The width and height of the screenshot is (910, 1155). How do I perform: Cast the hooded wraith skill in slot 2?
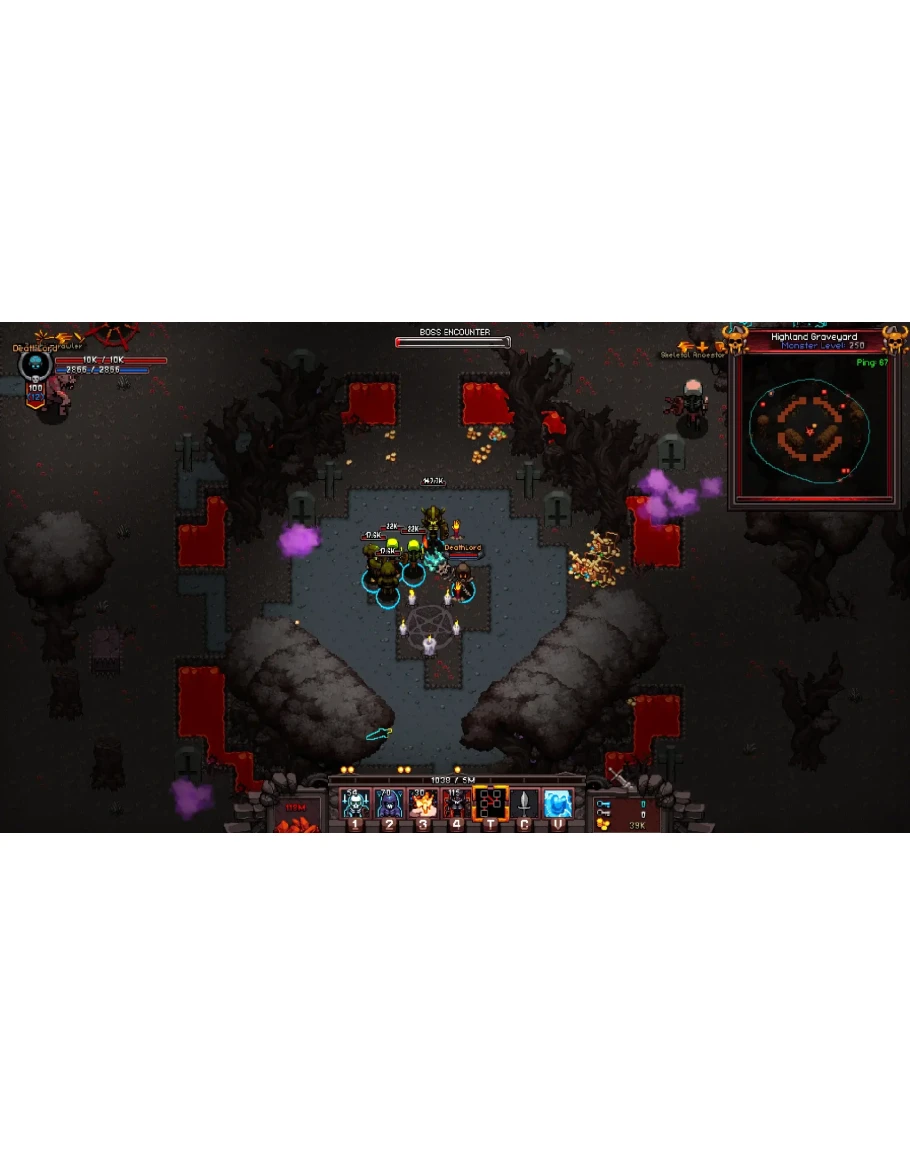389,803
